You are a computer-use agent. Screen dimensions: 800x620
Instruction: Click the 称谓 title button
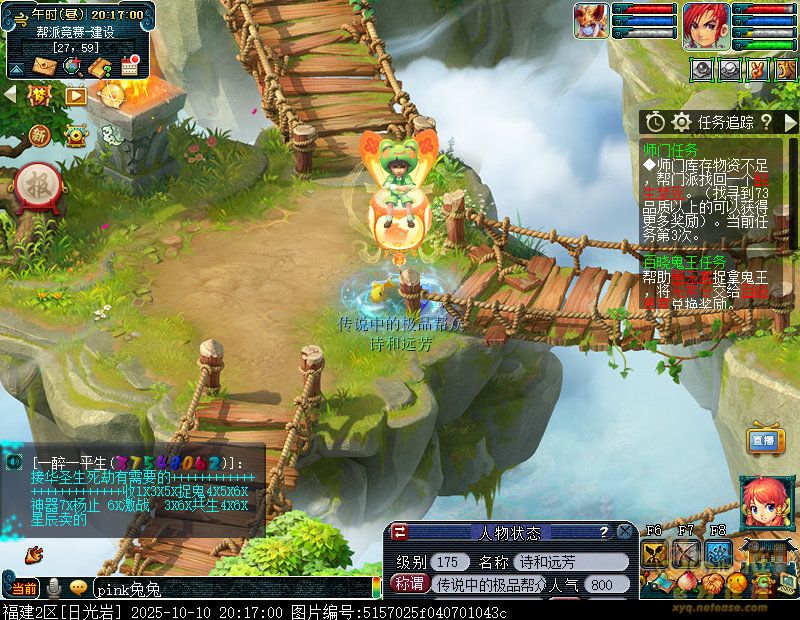pyautogui.click(x=409, y=584)
